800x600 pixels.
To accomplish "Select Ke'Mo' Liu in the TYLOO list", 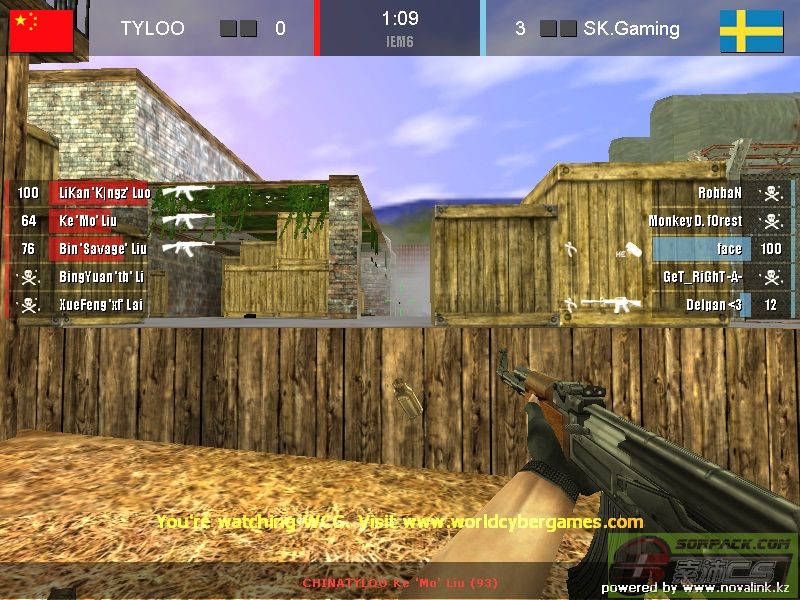I will [89, 220].
